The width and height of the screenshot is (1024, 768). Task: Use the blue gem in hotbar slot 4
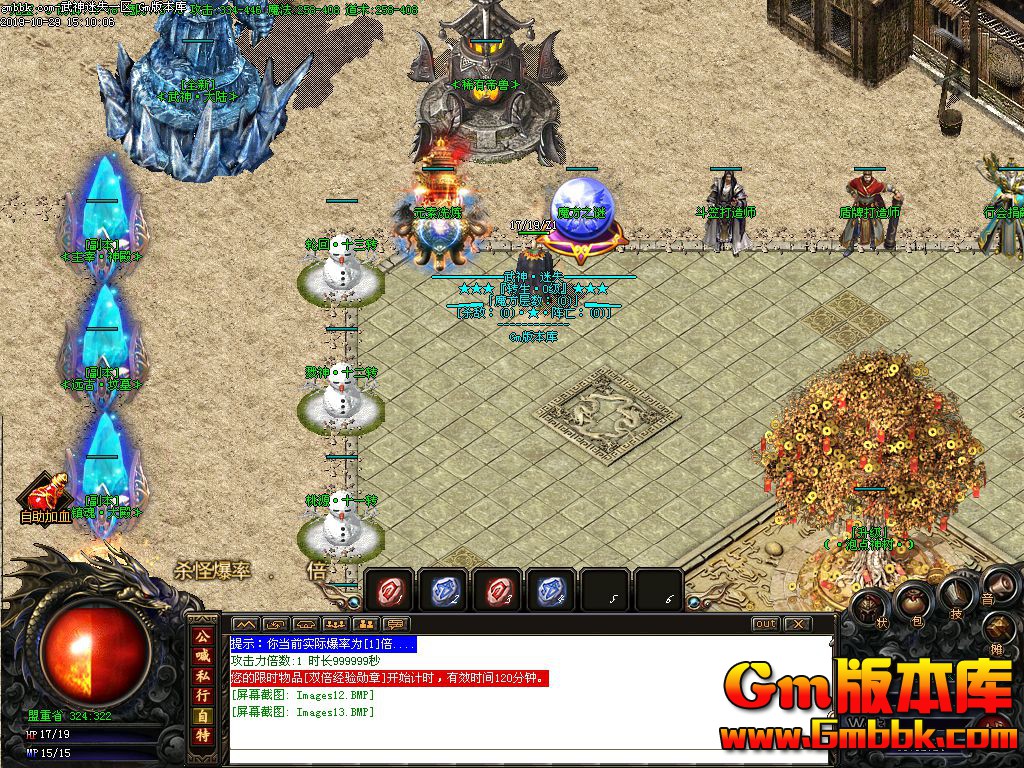click(x=551, y=590)
